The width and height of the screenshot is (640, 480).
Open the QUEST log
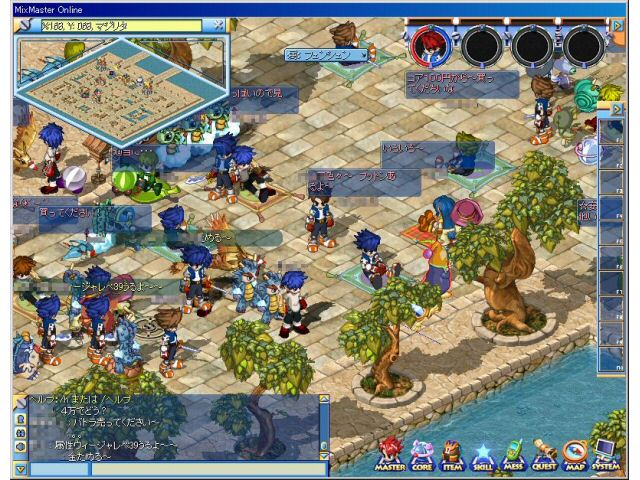(544, 455)
